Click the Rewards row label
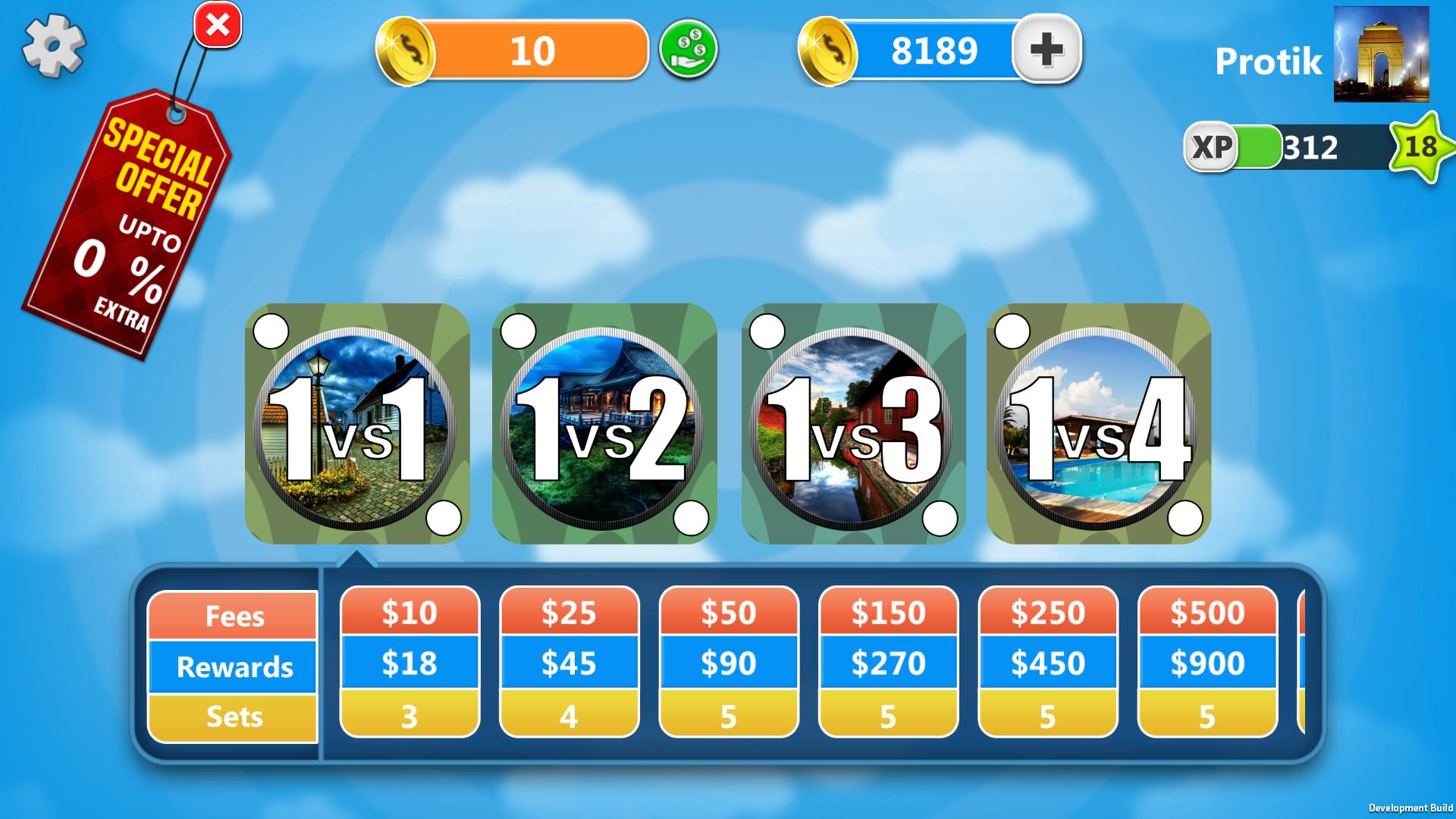Image resolution: width=1456 pixels, height=819 pixels. [233, 667]
